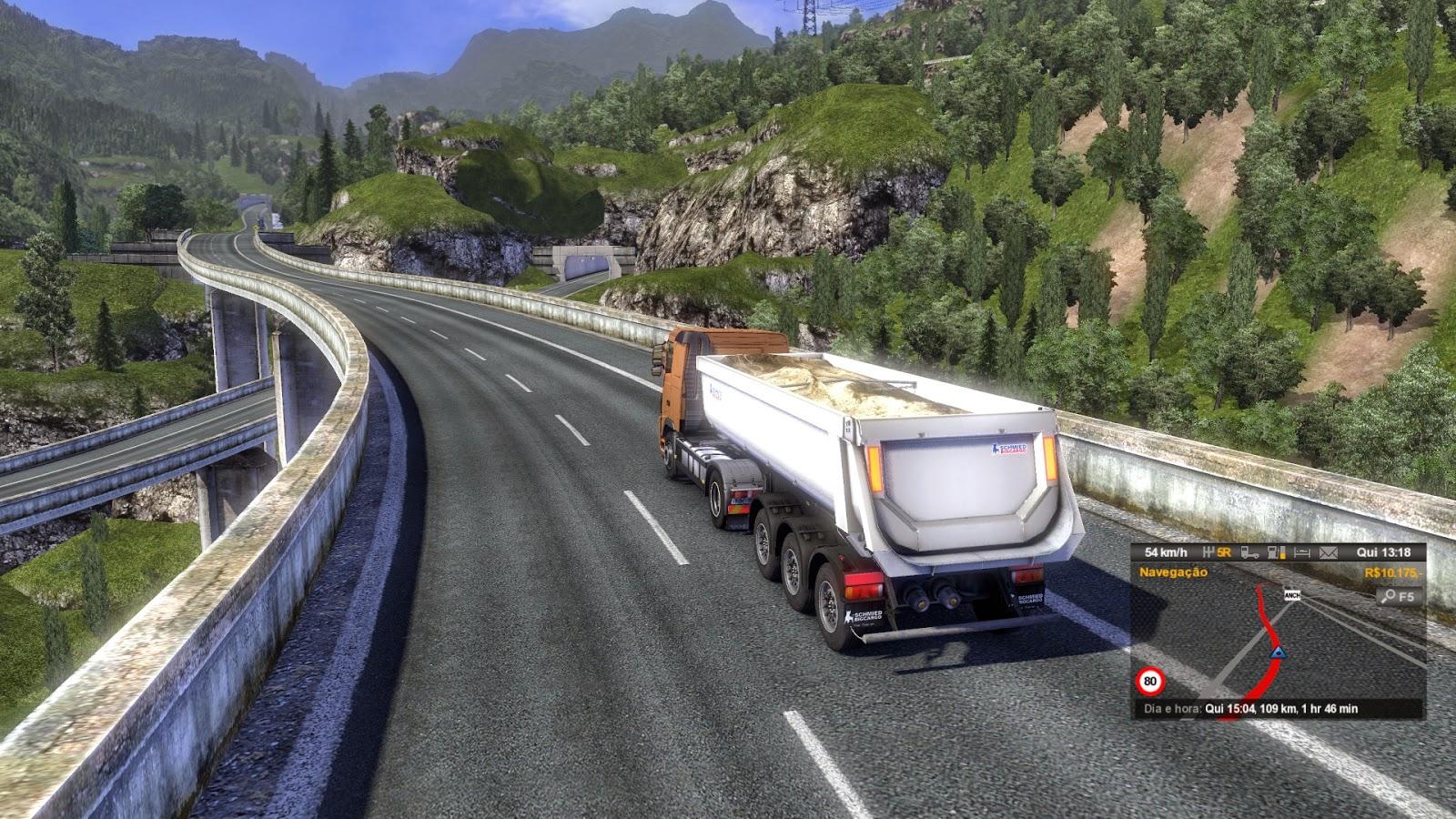Click the truck damage status icon
1456x819 pixels.
pyautogui.click(x=1251, y=552)
